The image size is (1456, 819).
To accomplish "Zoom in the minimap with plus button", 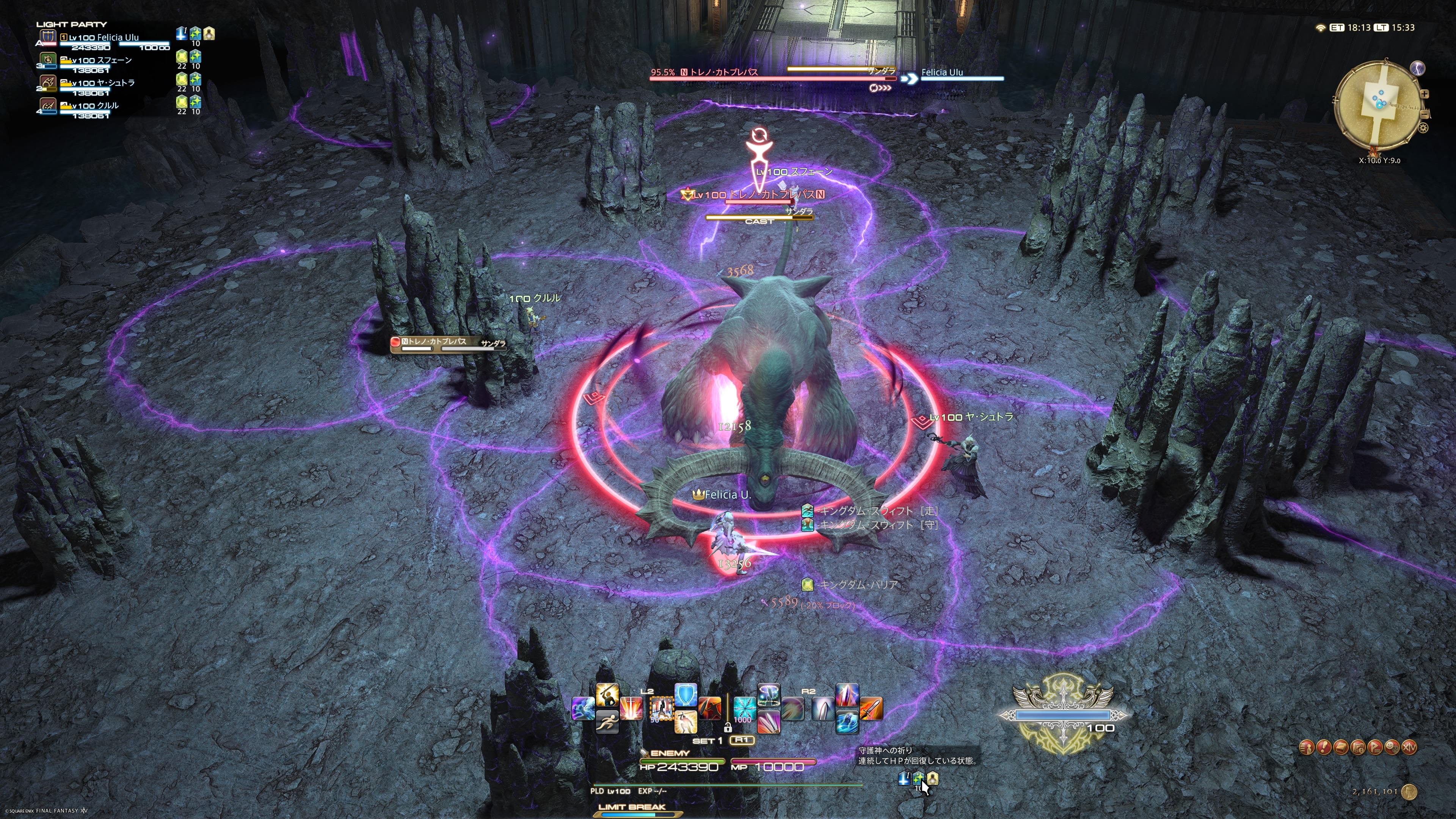I will pyautogui.click(x=1425, y=94).
